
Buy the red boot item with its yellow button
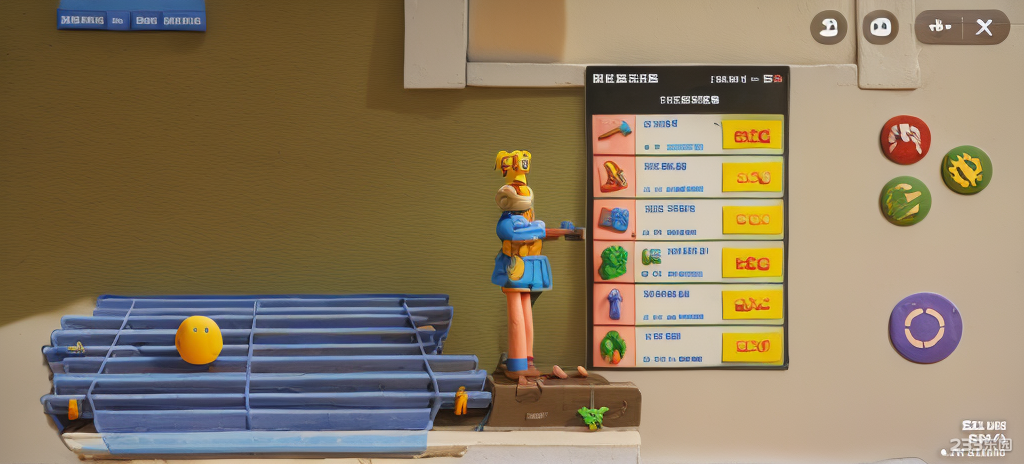coord(752,177)
